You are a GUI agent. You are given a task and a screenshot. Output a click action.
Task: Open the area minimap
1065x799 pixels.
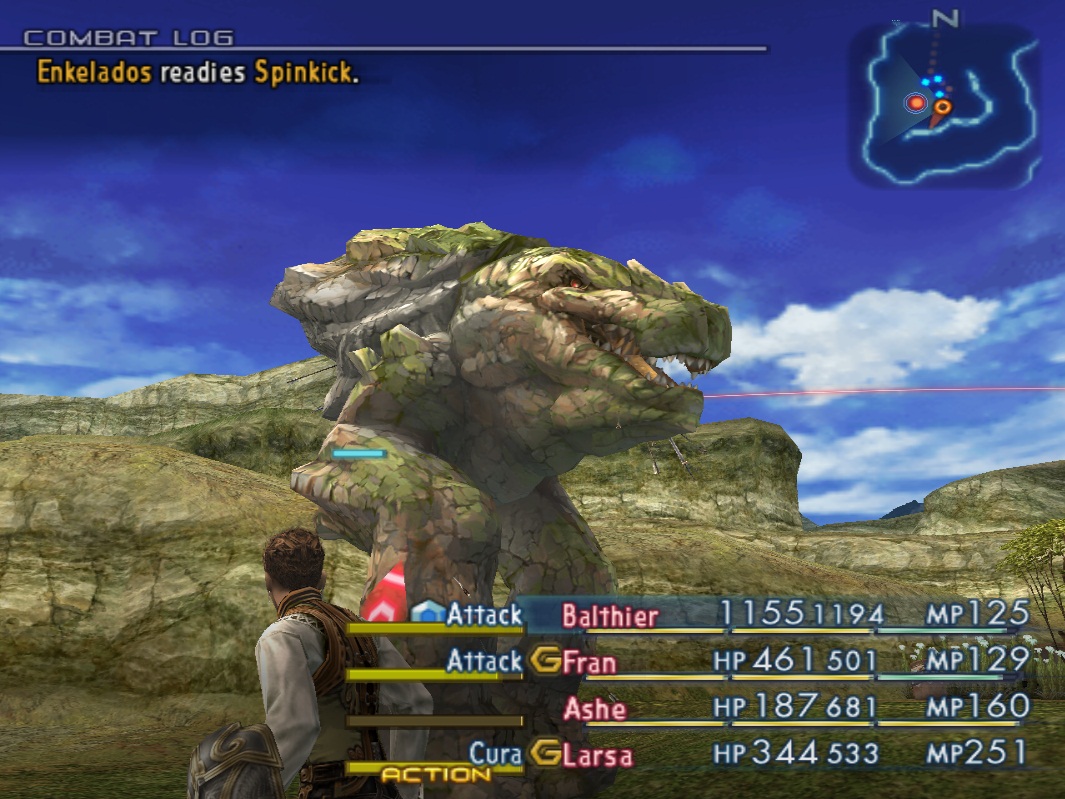click(945, 107)
